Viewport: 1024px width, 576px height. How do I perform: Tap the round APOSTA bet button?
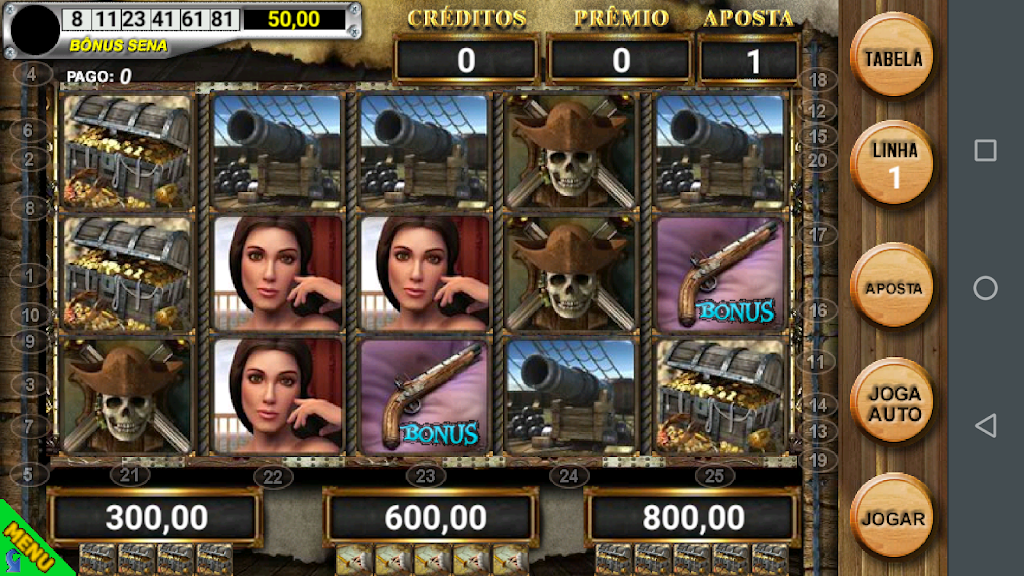(x=892, y=287)
